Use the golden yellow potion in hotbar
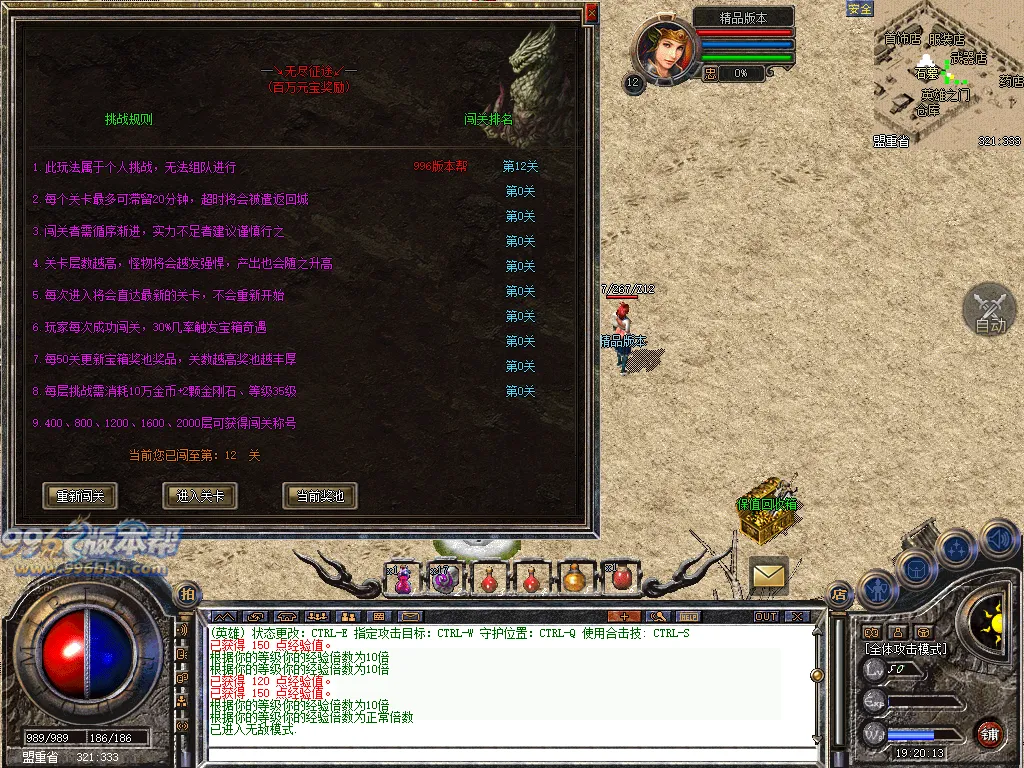Image resolution: width=1024 pixels, height=768 pixels. click(x=573, y=578)
